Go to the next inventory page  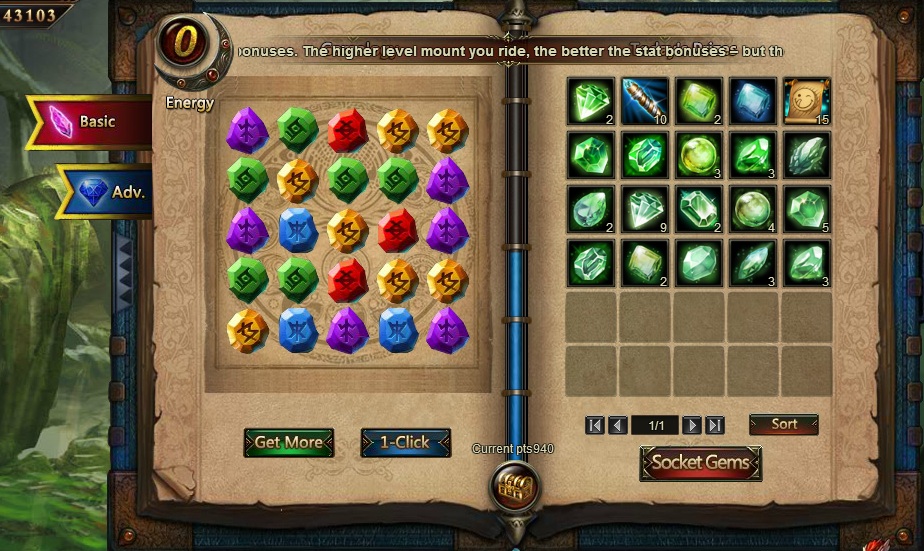(691, 426)
